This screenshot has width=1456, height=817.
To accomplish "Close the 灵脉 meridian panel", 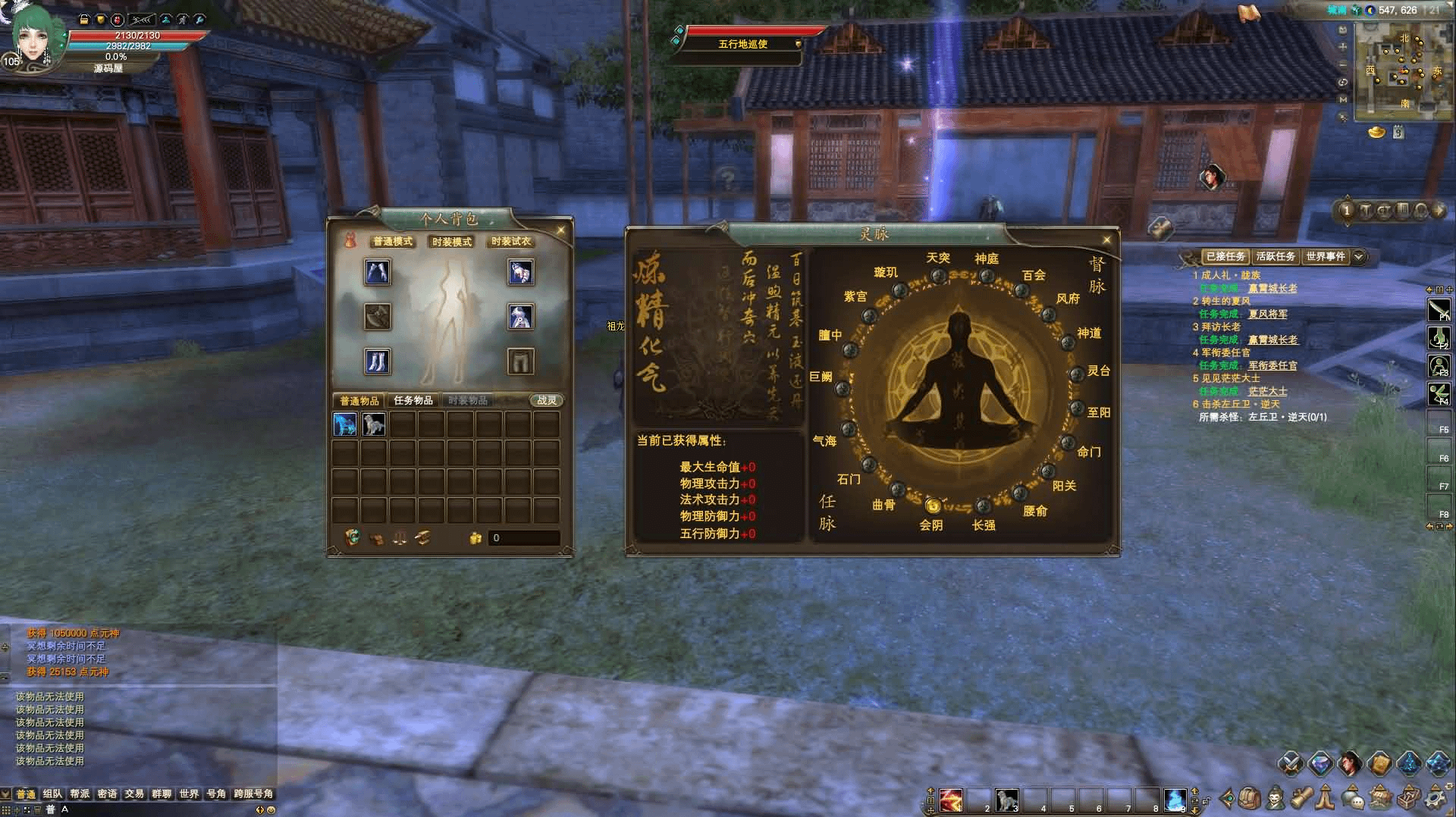I will (1106, 240).
